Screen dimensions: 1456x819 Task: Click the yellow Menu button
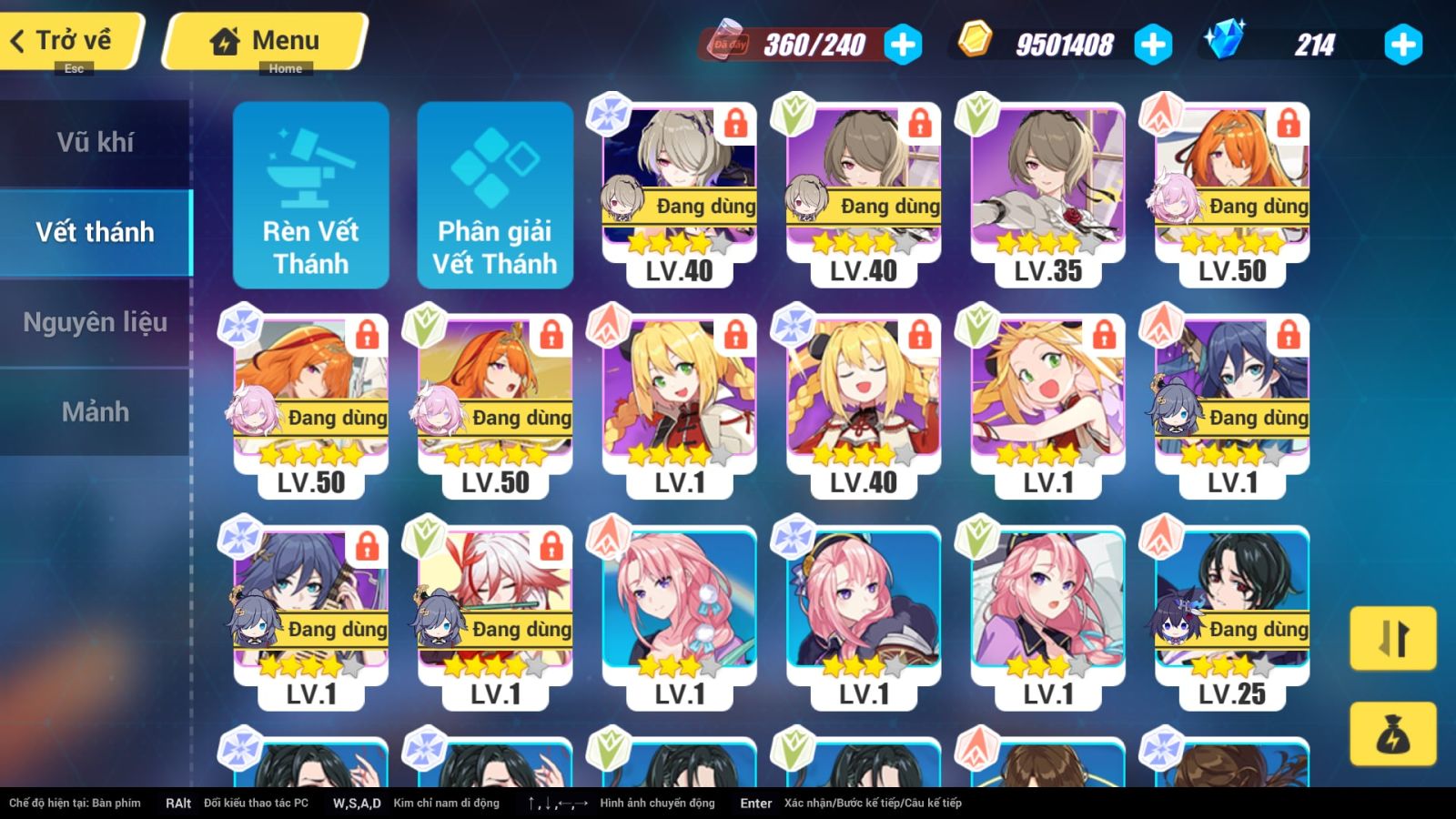(262, 38)
